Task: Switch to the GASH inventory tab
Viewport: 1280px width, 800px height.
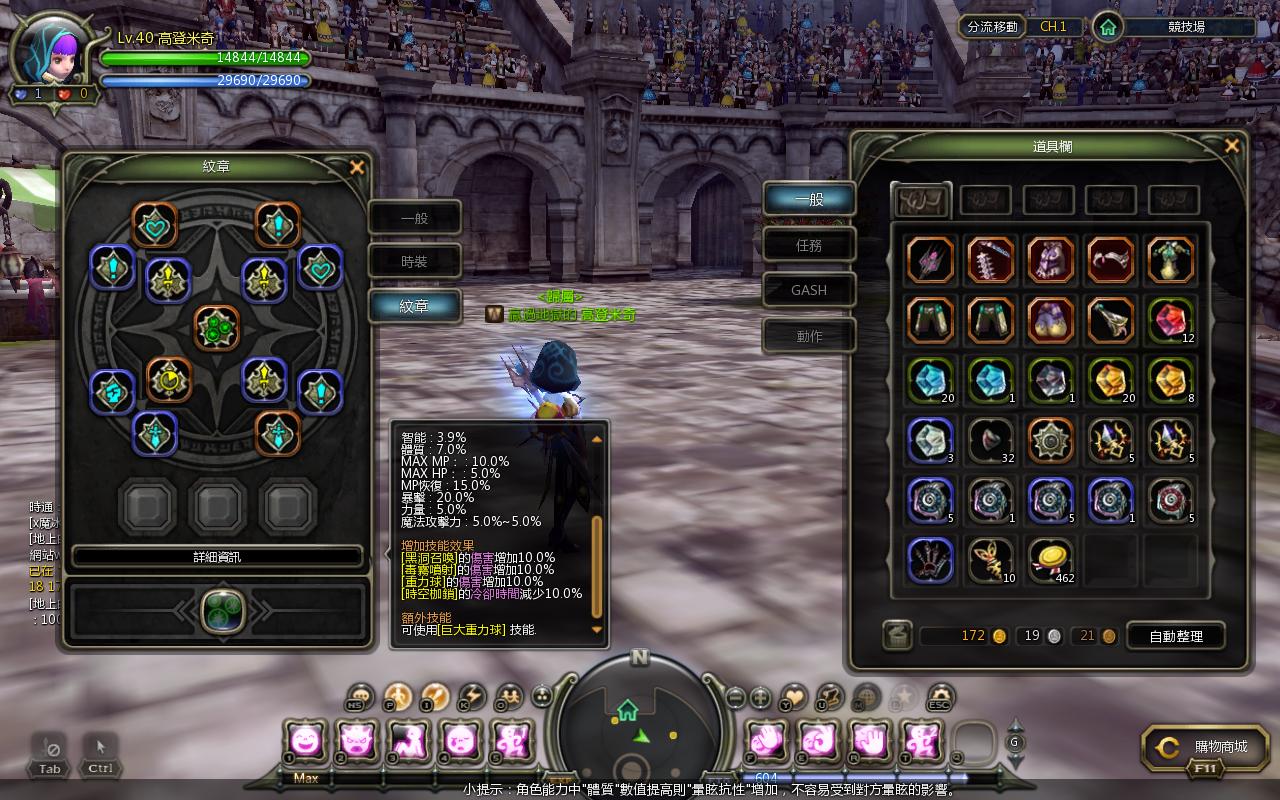Action: pyautogui.click(x=809, y=290)
